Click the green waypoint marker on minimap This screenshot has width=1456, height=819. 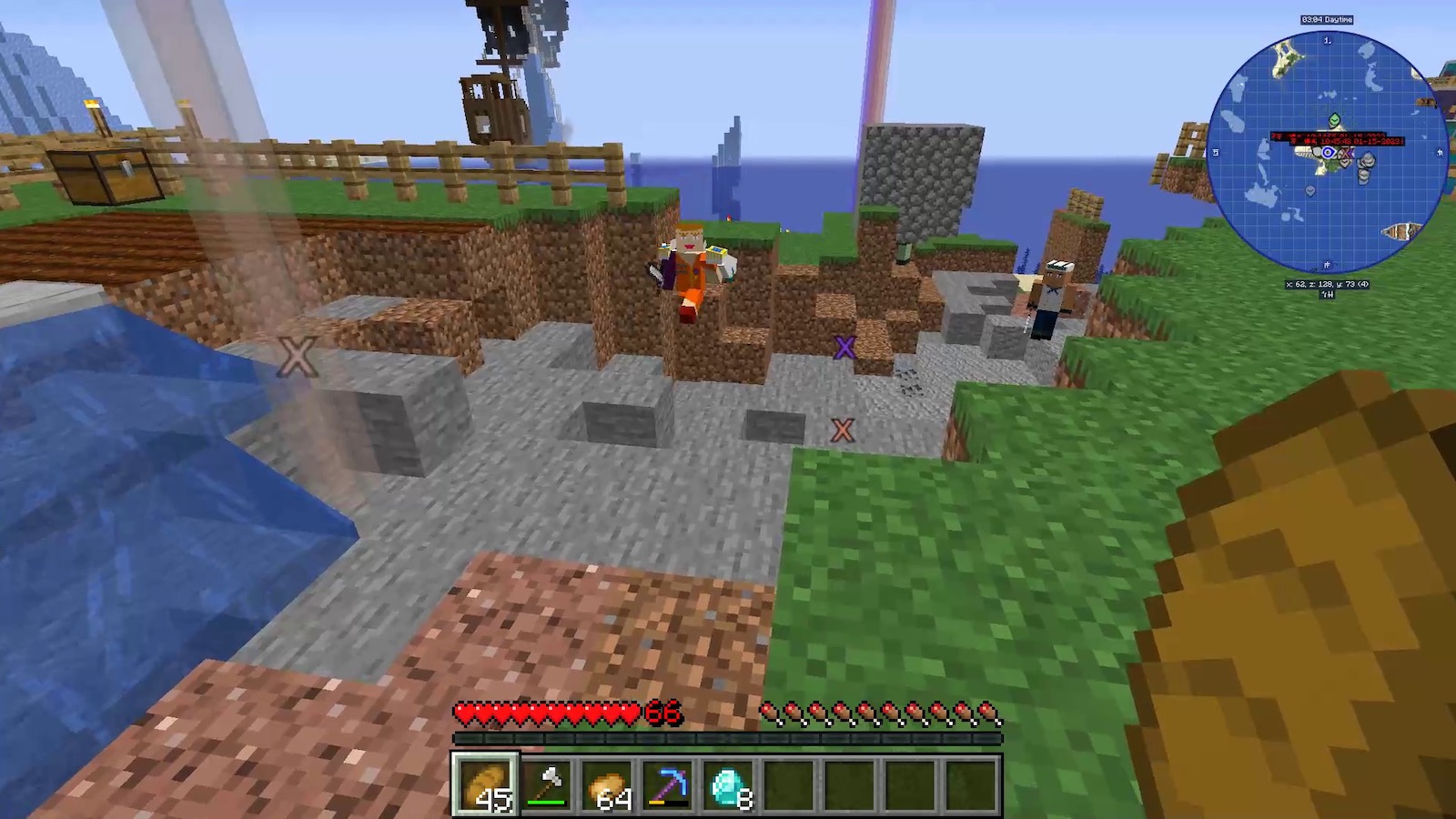[x=1334, y=120]
